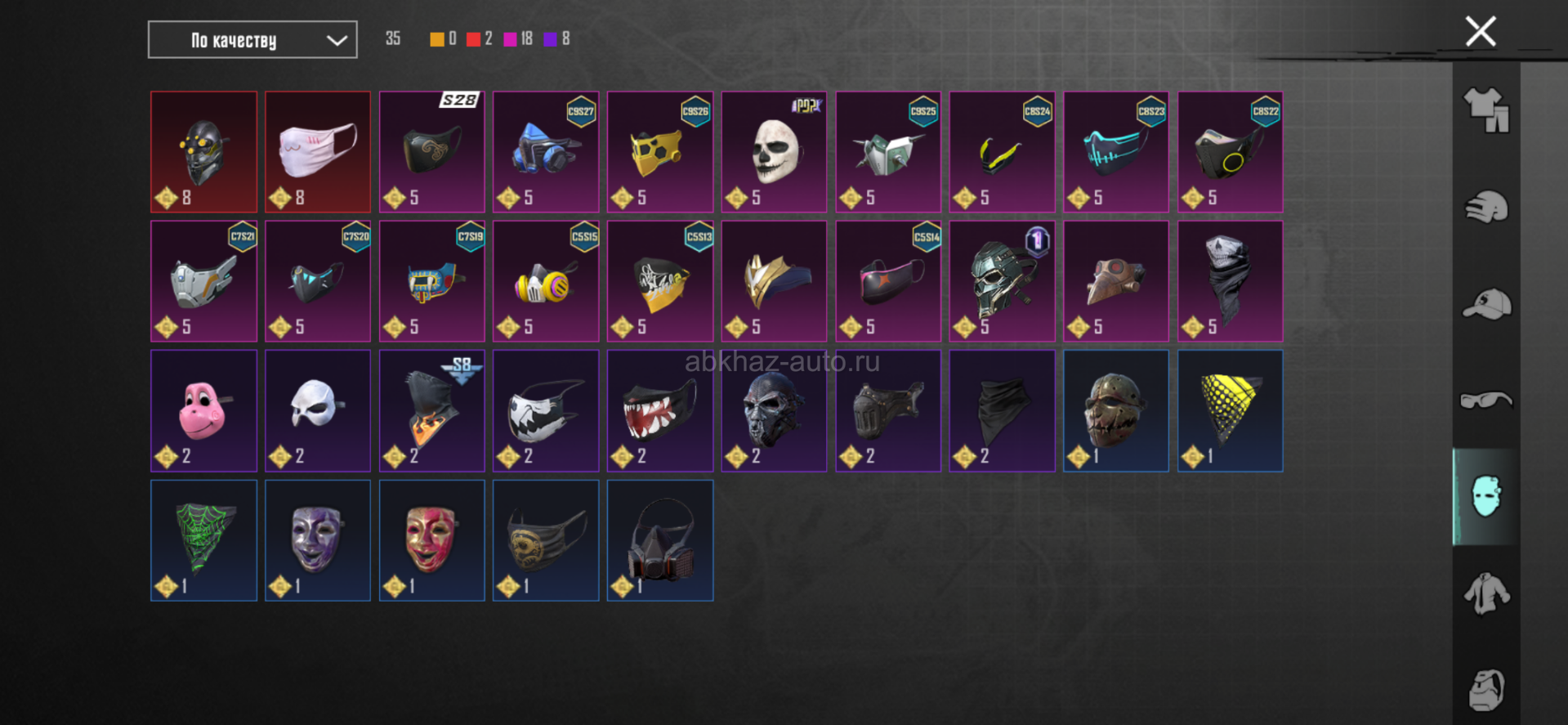Choose the white skull mask item
Viewport: 1568px width, 725px height.
click(774, 152)
